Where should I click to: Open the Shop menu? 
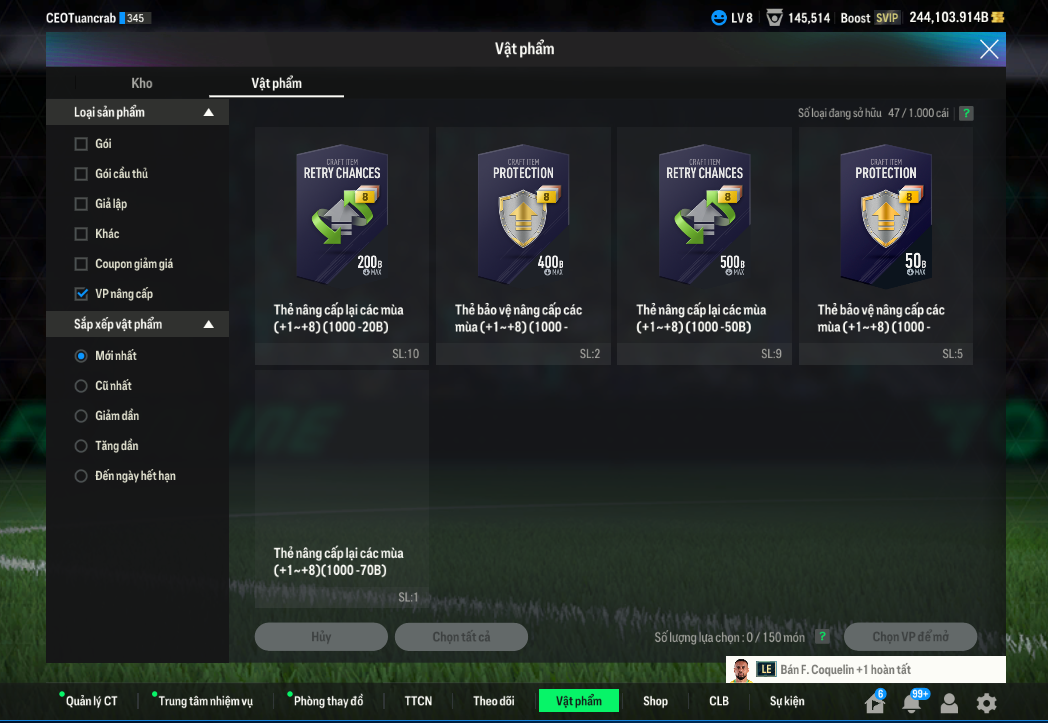click(x=655, y=701)
